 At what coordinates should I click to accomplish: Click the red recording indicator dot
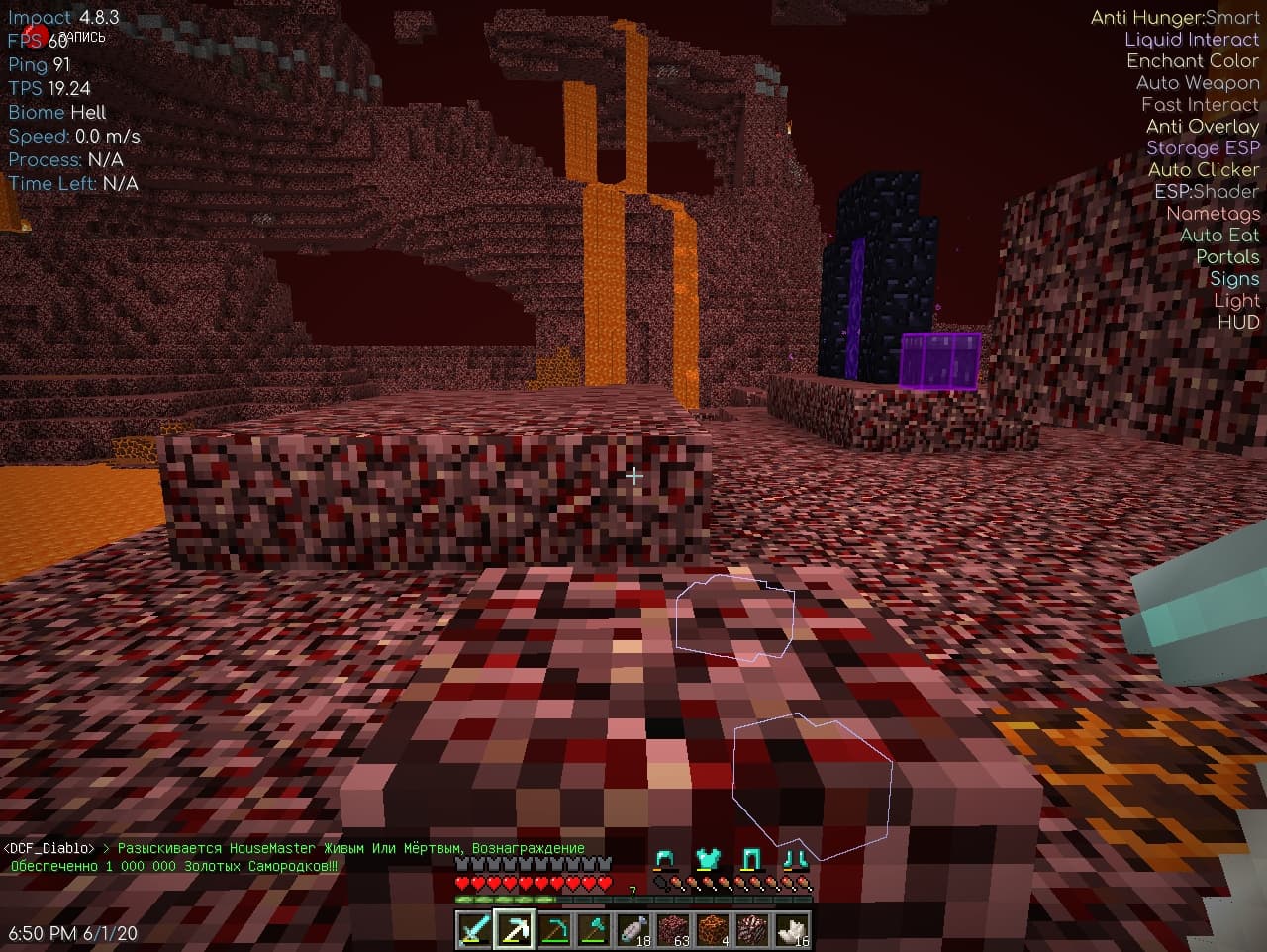click(36, 37)
